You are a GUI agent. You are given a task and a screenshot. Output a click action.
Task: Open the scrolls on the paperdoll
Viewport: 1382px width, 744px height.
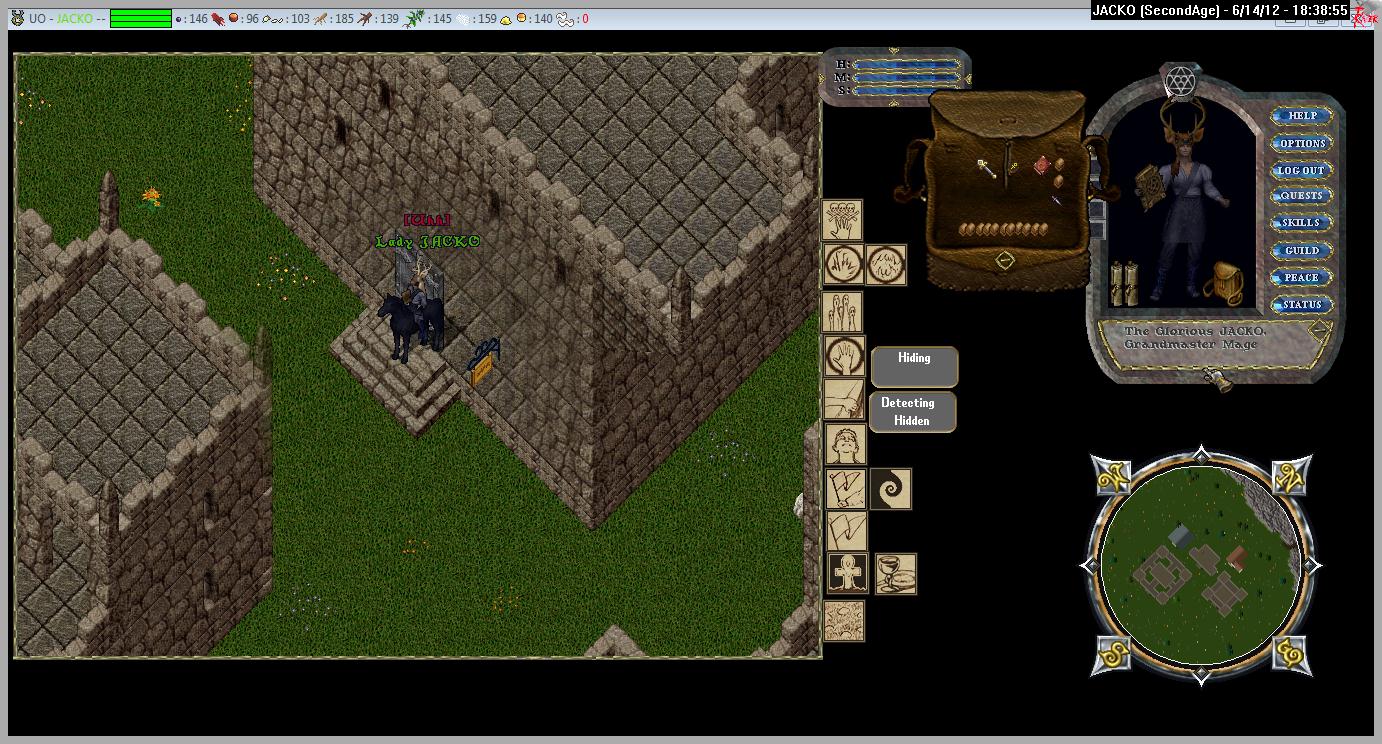click(1125, 283)
